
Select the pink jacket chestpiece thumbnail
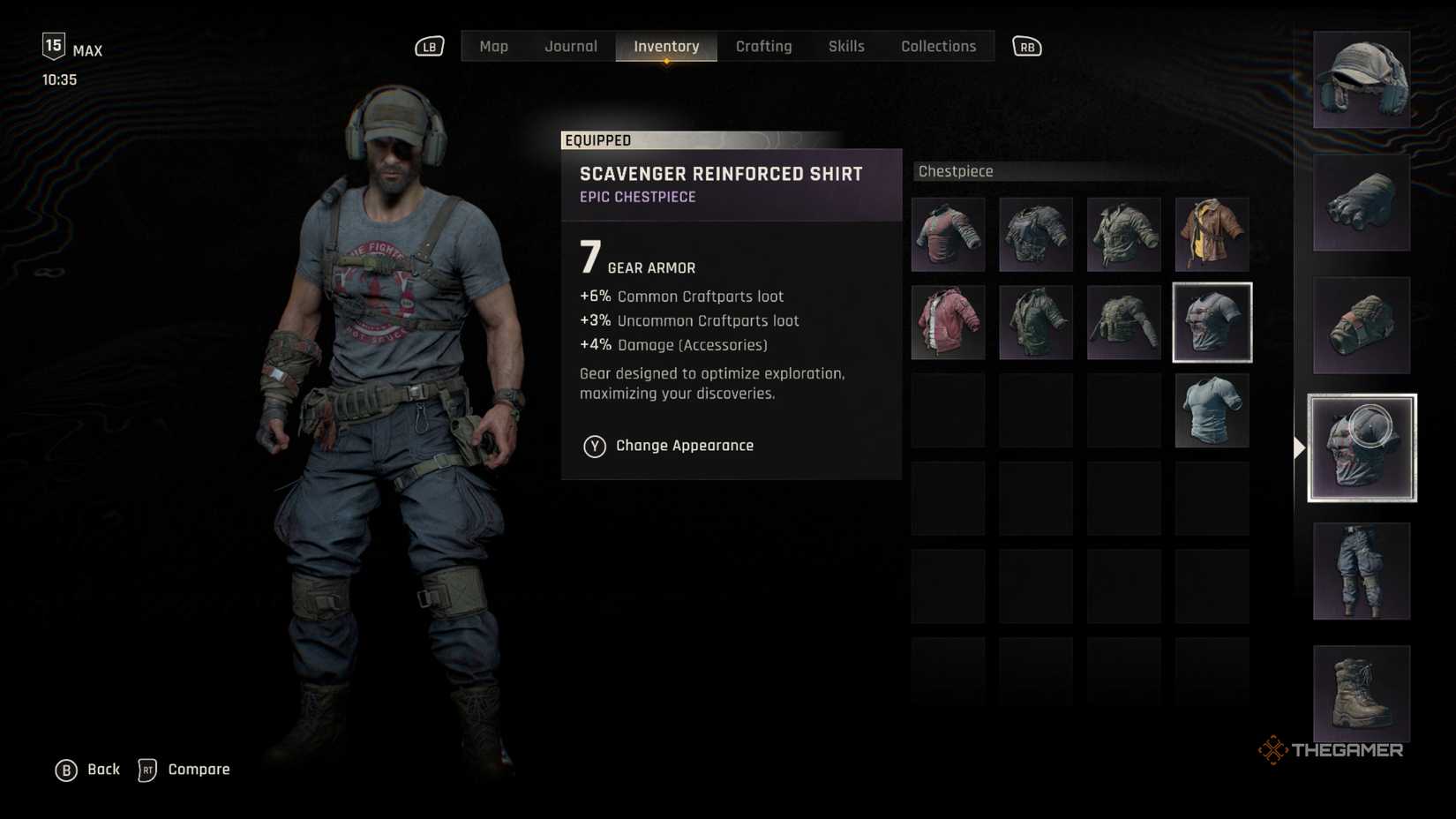pos(948,322)
